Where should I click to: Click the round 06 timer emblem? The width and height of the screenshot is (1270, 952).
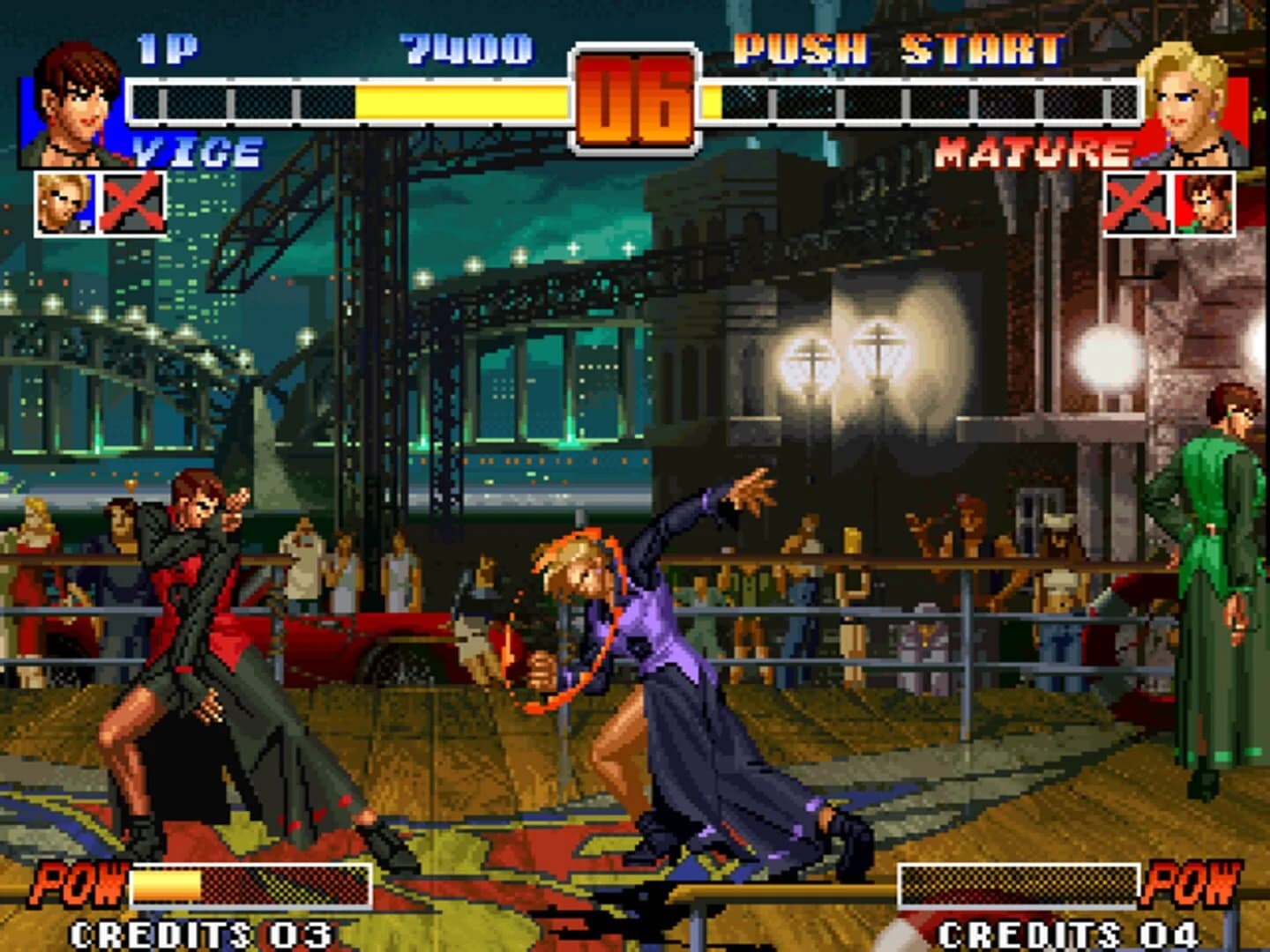(633, 97)
